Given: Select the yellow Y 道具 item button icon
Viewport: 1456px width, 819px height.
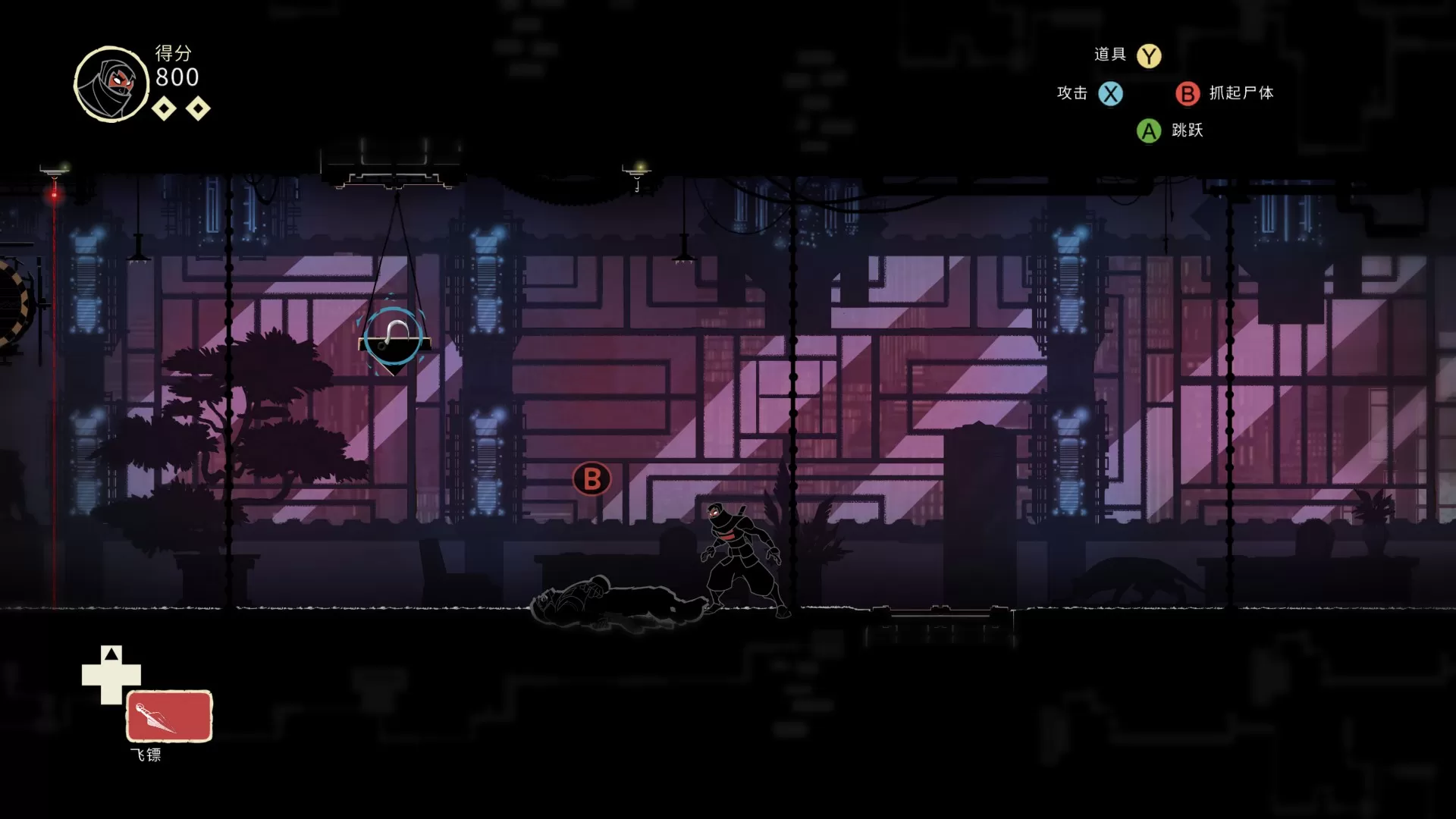Looking at the screenshot, I should (x=1150, y=55).
